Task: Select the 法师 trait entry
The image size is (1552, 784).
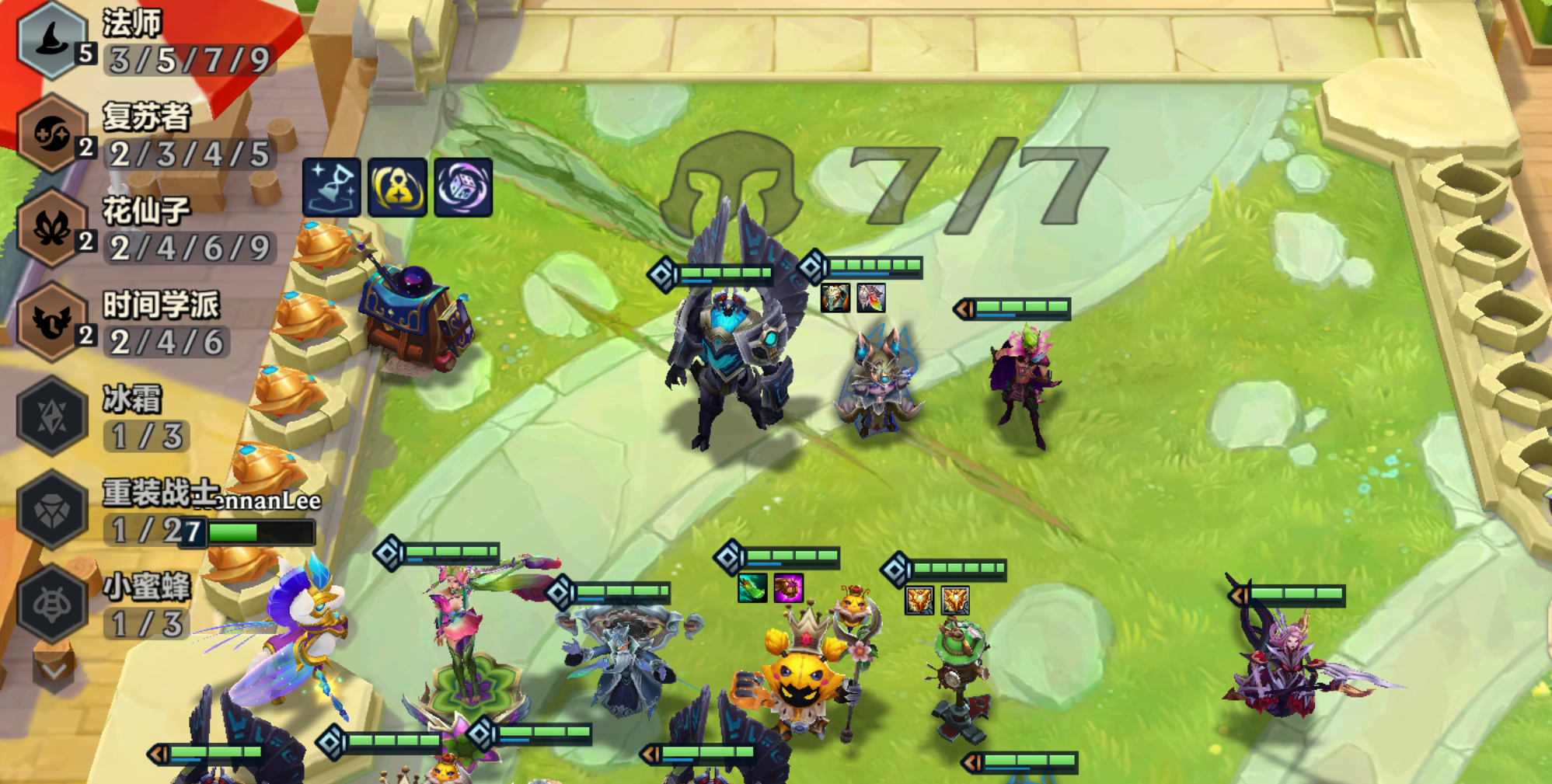Action: (51, 40)
